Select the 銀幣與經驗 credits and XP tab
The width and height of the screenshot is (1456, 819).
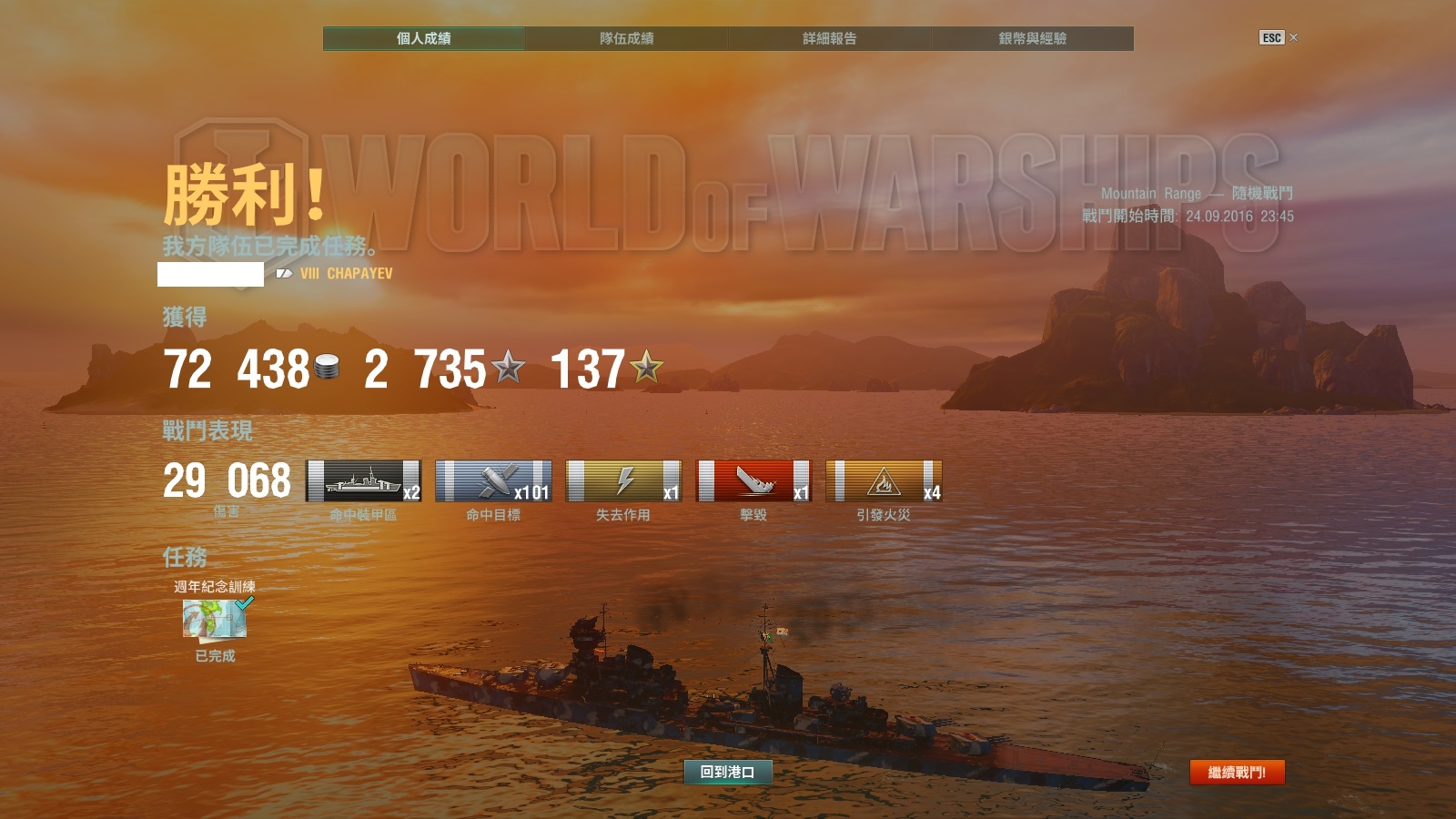tap(1032, 38)
